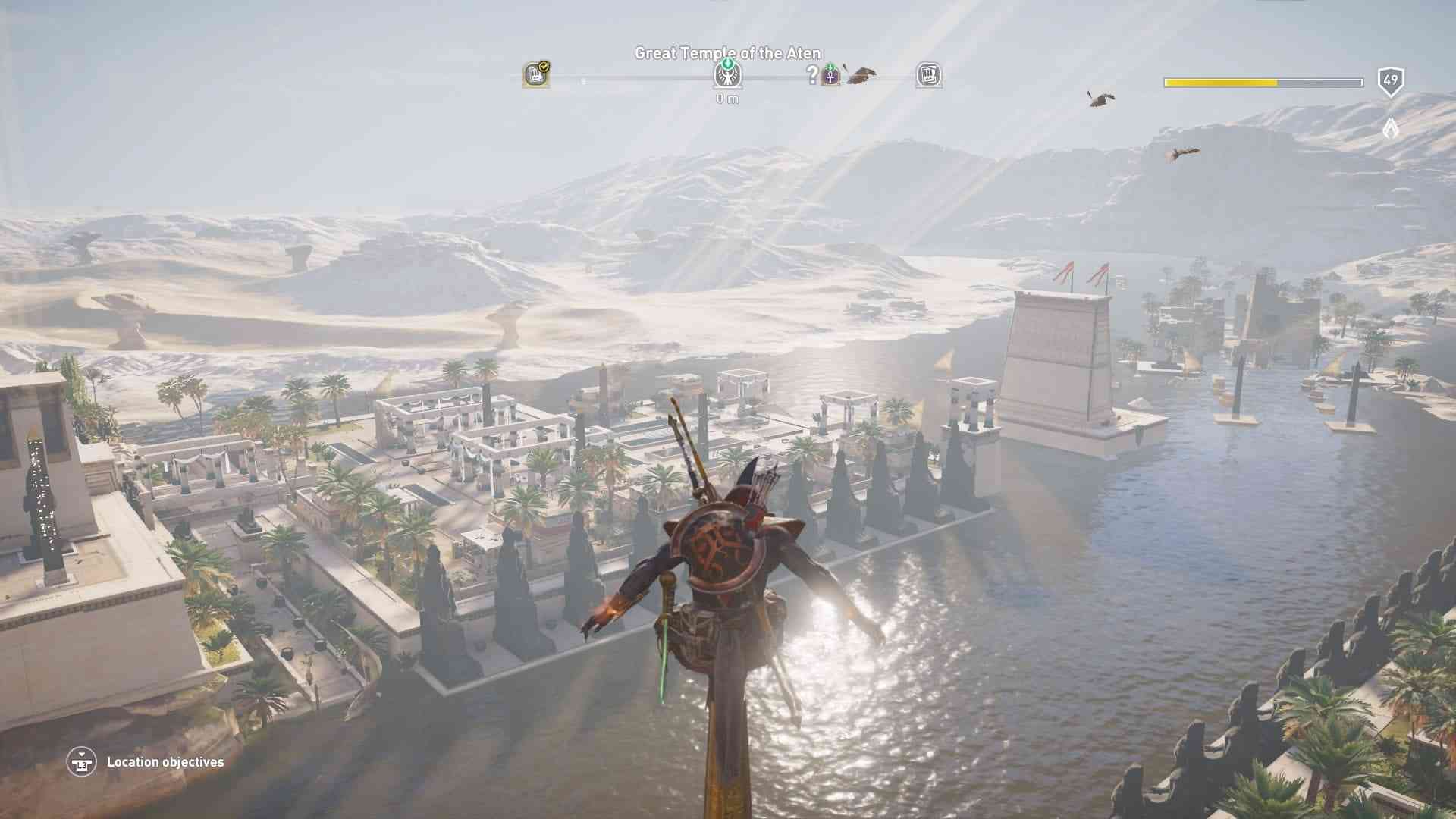Click the flame icon below the level badge
This screenshot has width=1456, height=819.
pyautogui.click(x=1390, y=127)
